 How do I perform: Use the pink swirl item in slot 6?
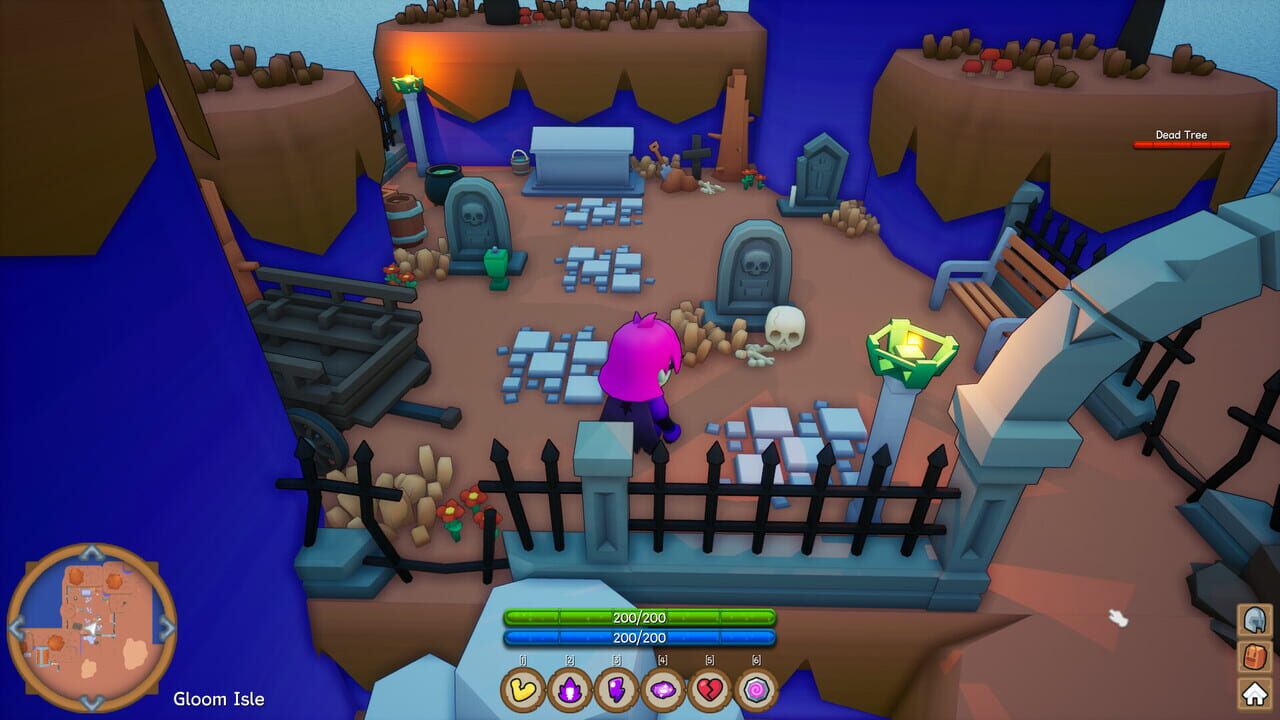tap(757, 690)
